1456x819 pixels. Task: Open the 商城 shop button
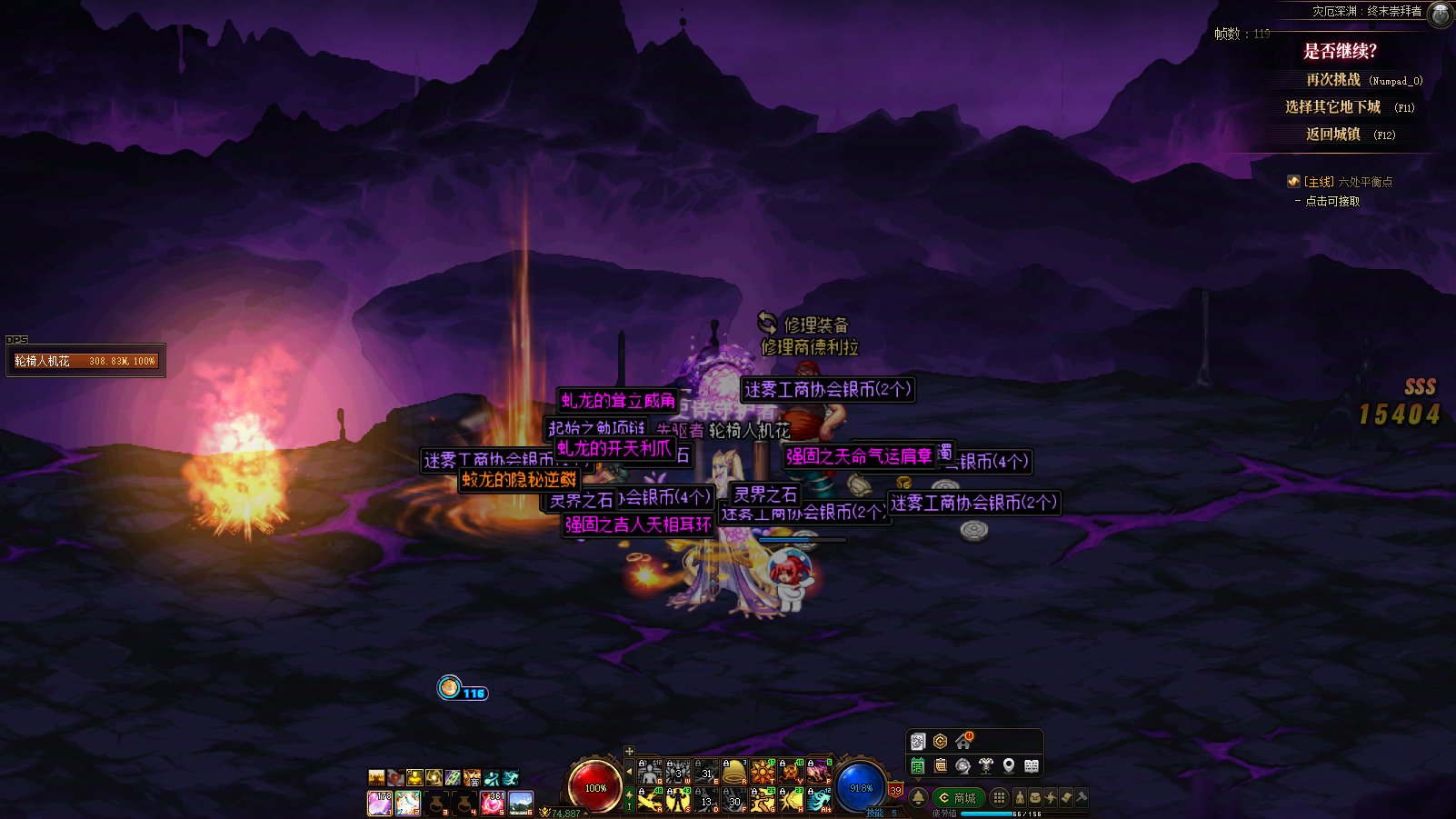[958, 798]
